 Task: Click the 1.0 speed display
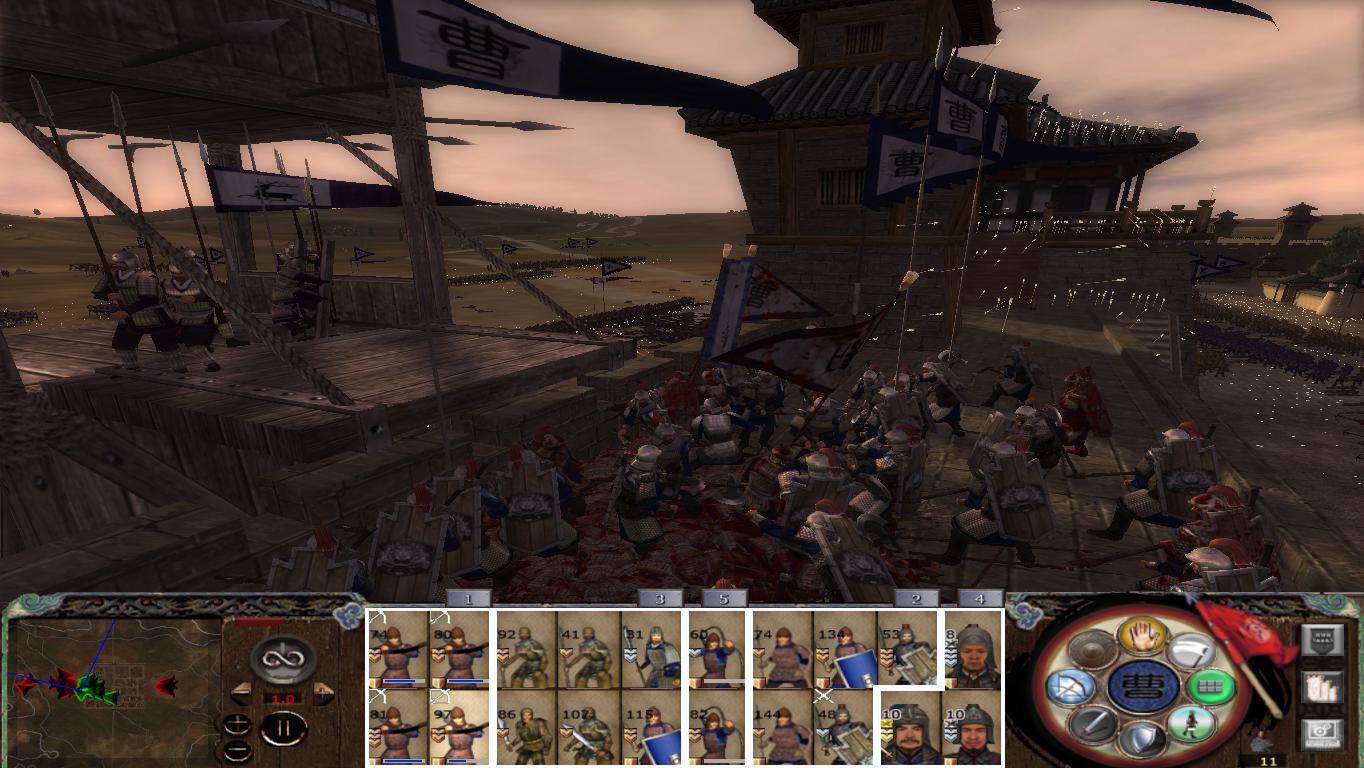tap(284, 698)
